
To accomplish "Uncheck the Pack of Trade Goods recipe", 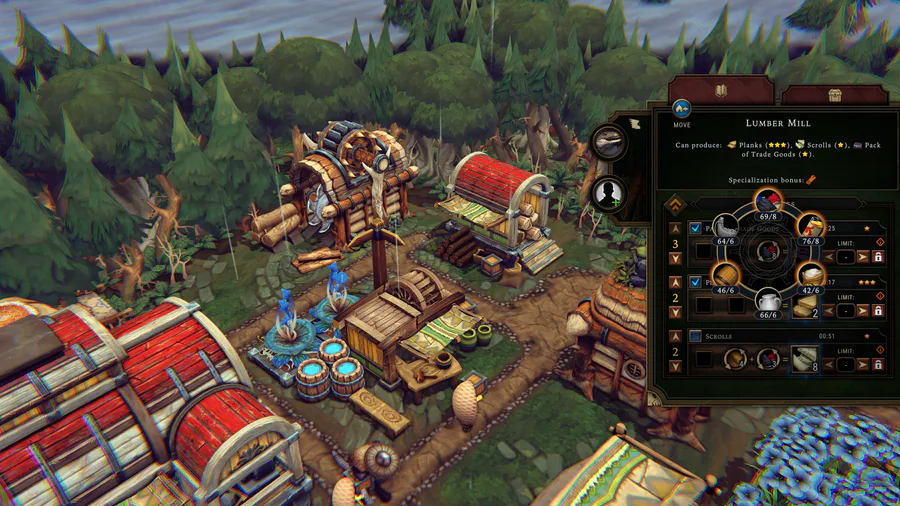I will point(696,228).
